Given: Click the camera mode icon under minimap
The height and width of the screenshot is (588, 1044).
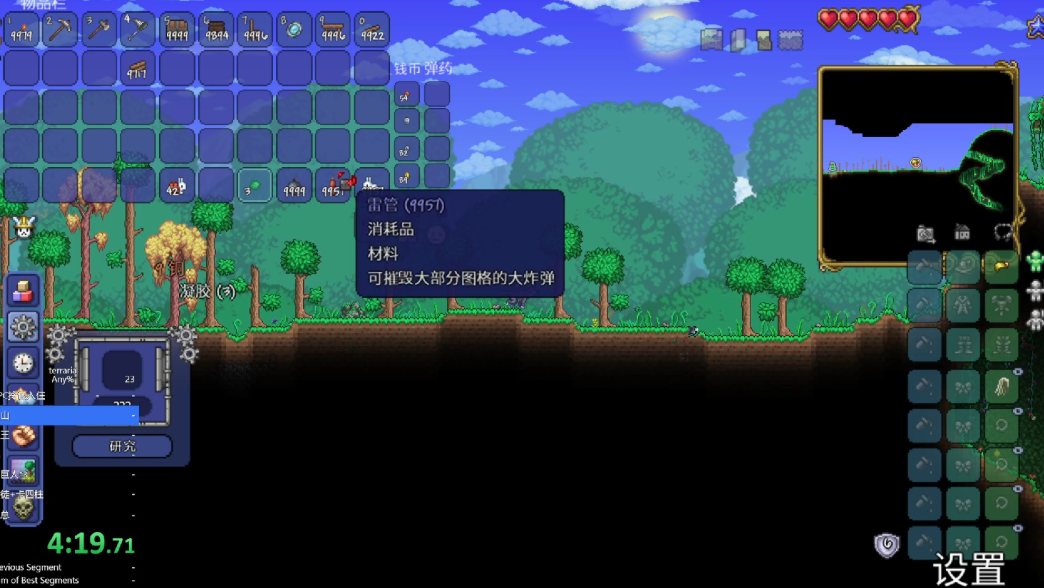Looking at the screenshot, I should (926, 234).
